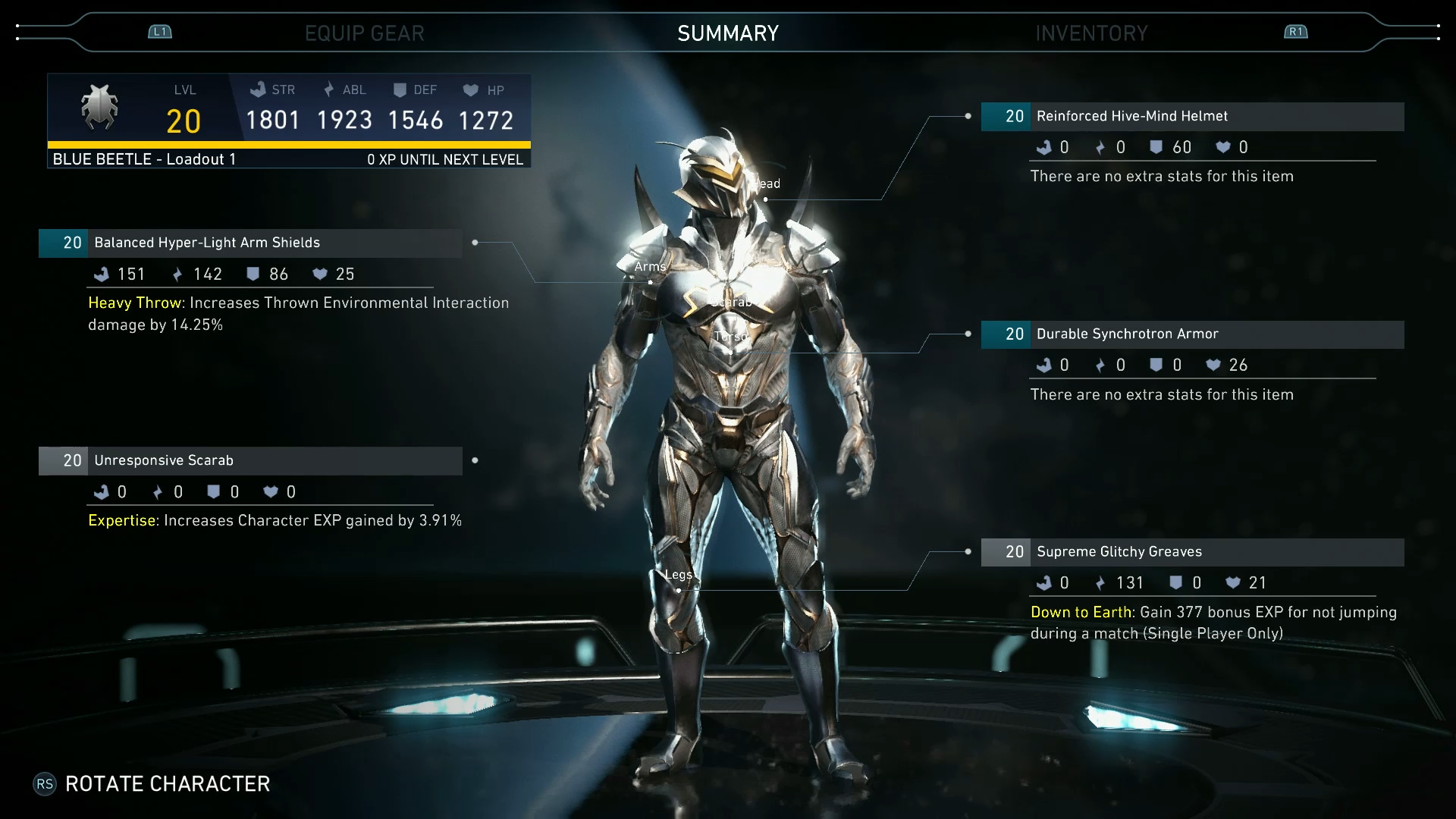1456x819 pixels.
Task: Click the Blue Beetle Loadout 1 label
Action: point(144,159)
